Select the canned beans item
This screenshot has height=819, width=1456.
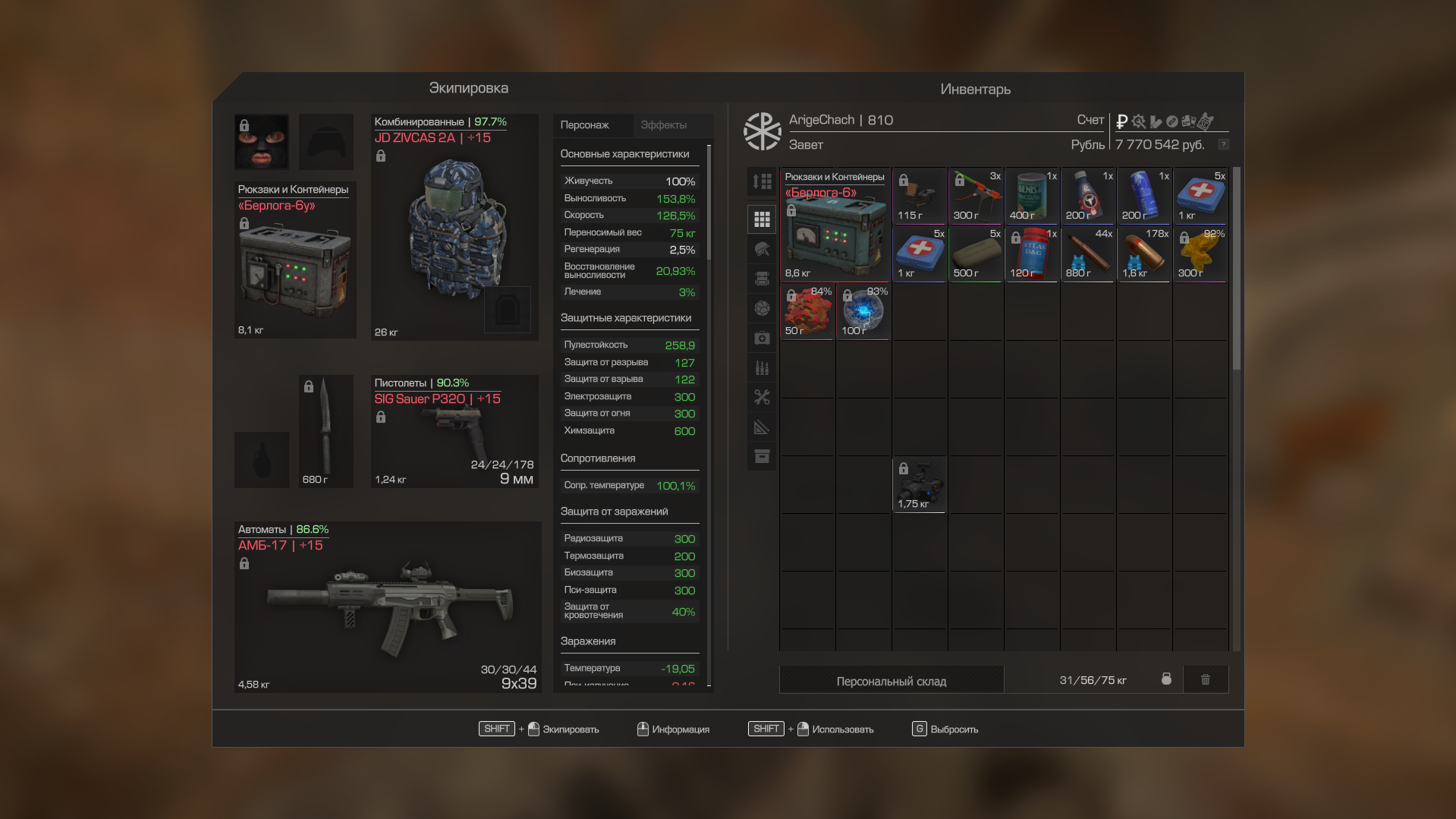click(1032, 196)
